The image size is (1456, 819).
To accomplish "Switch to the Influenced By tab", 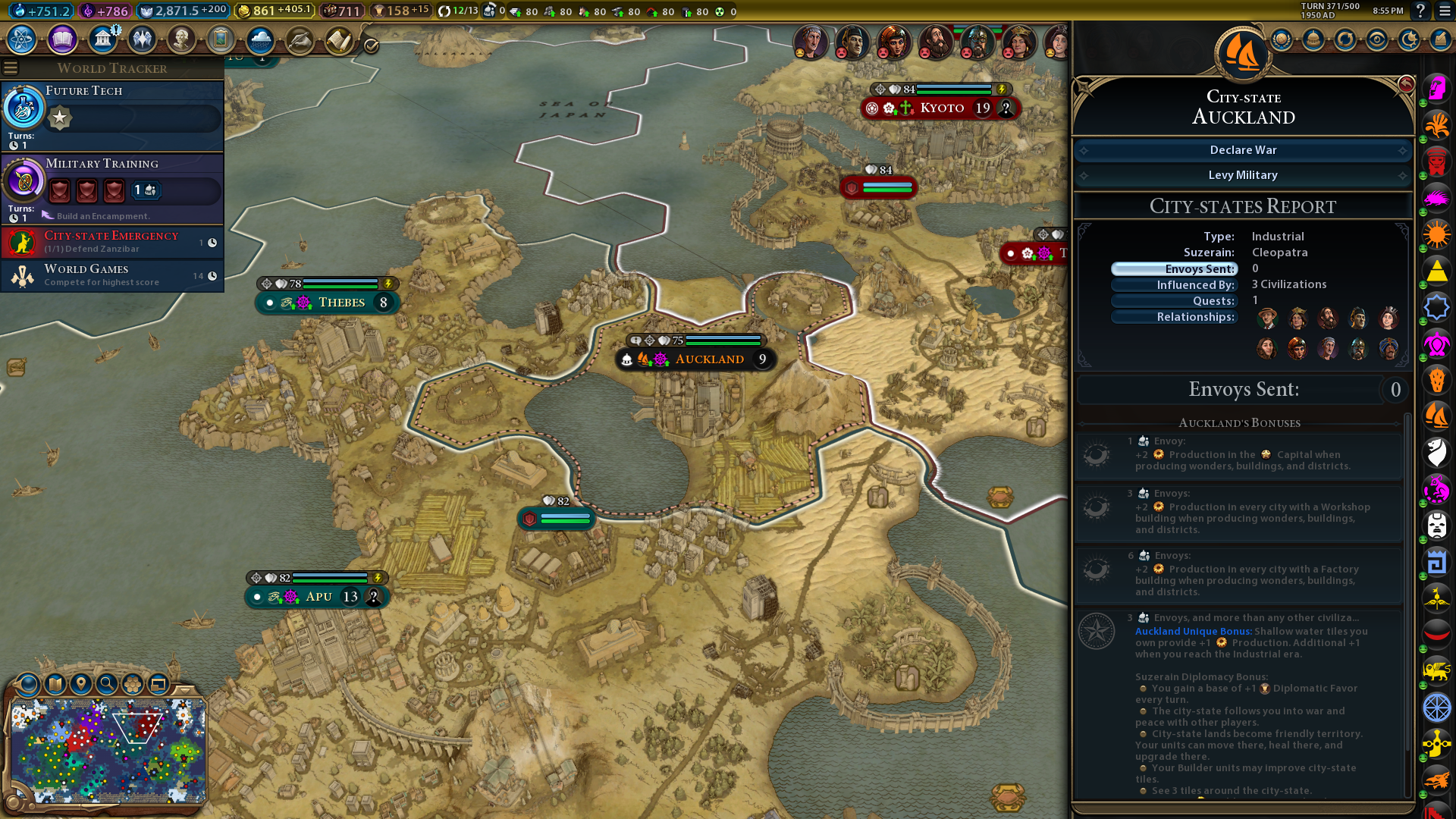I will coord(1174,285).
